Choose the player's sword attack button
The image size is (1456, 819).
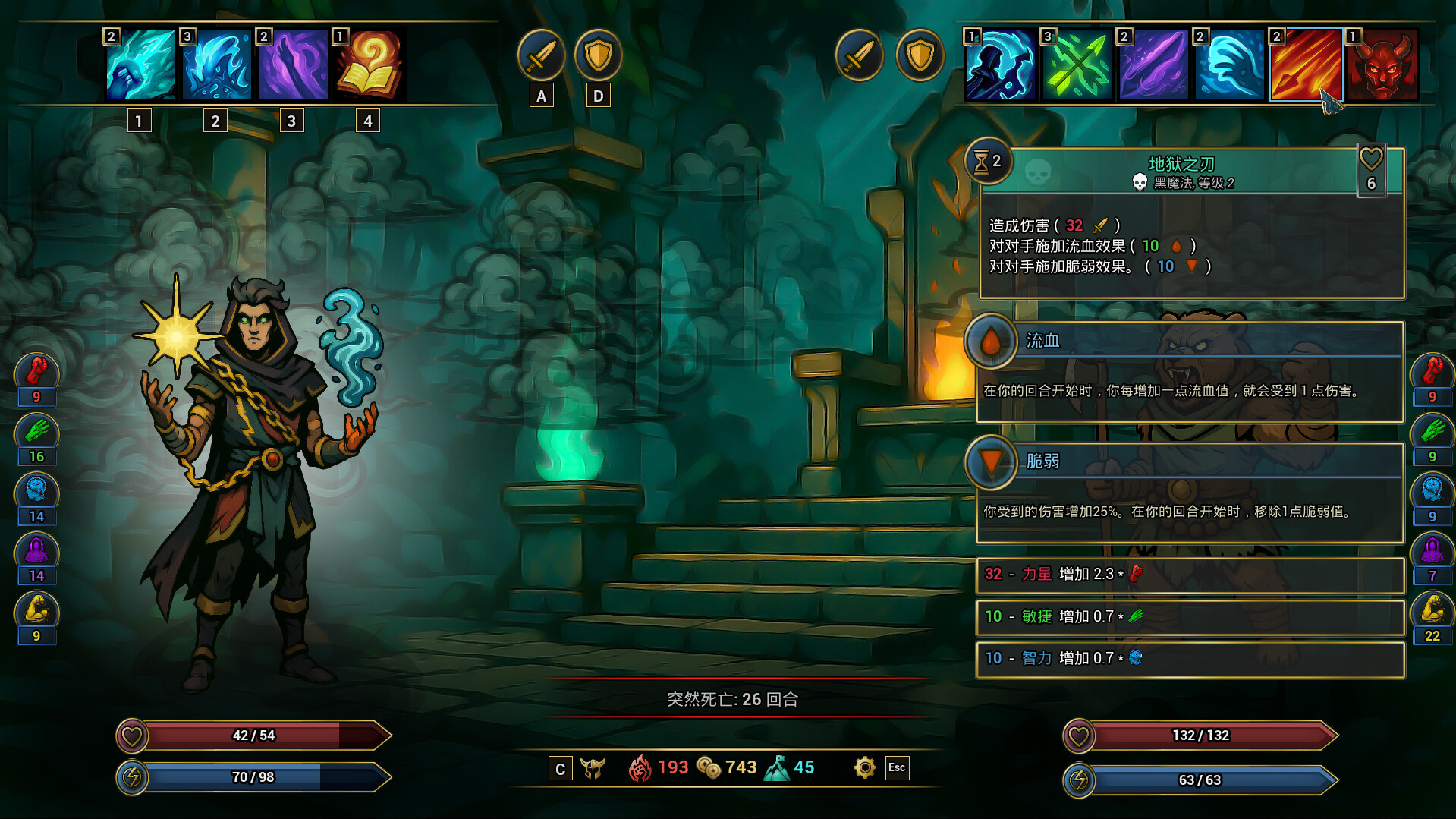[541, 55]
